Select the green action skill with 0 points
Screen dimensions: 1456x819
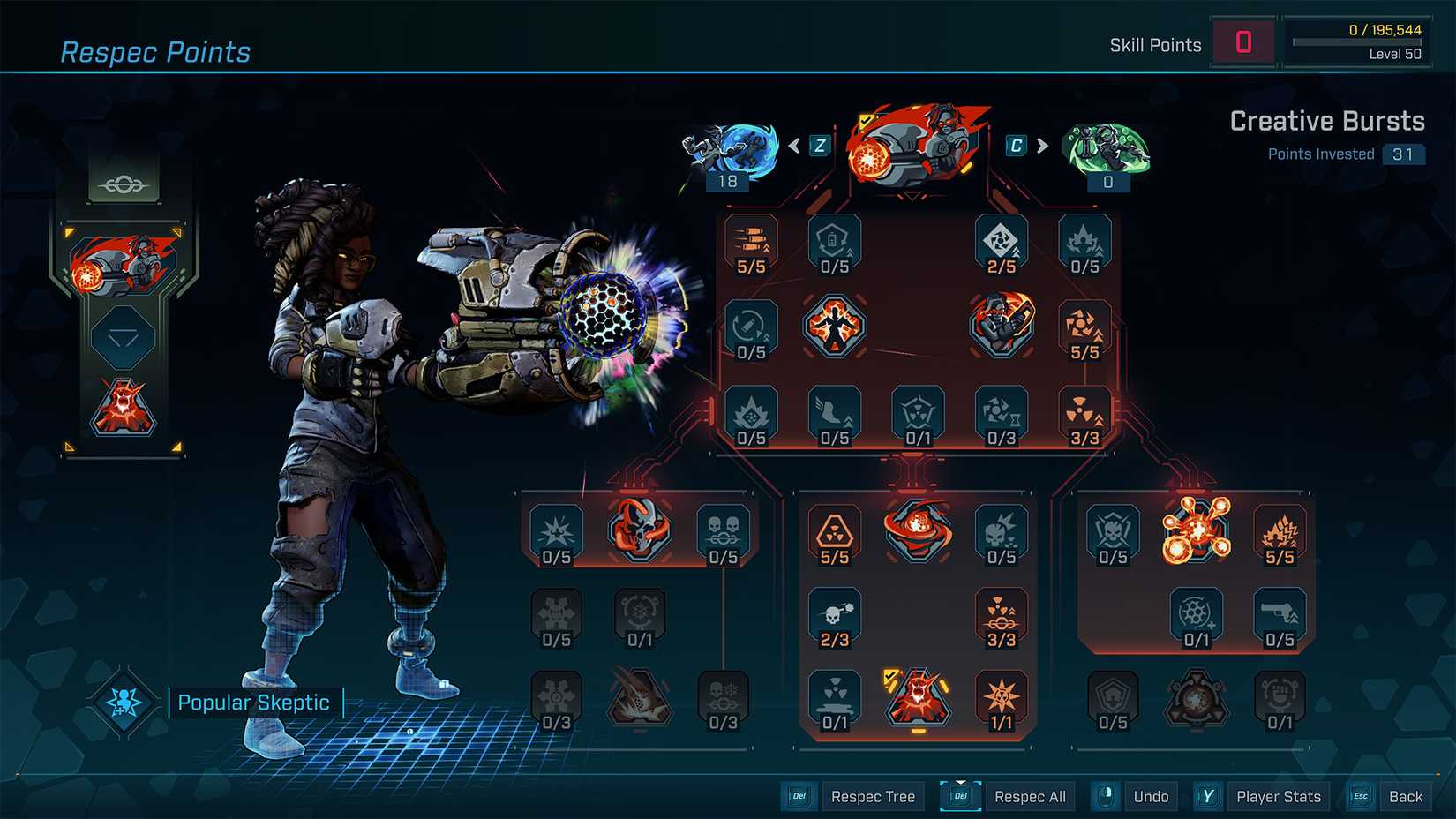tap(1107, 150)
